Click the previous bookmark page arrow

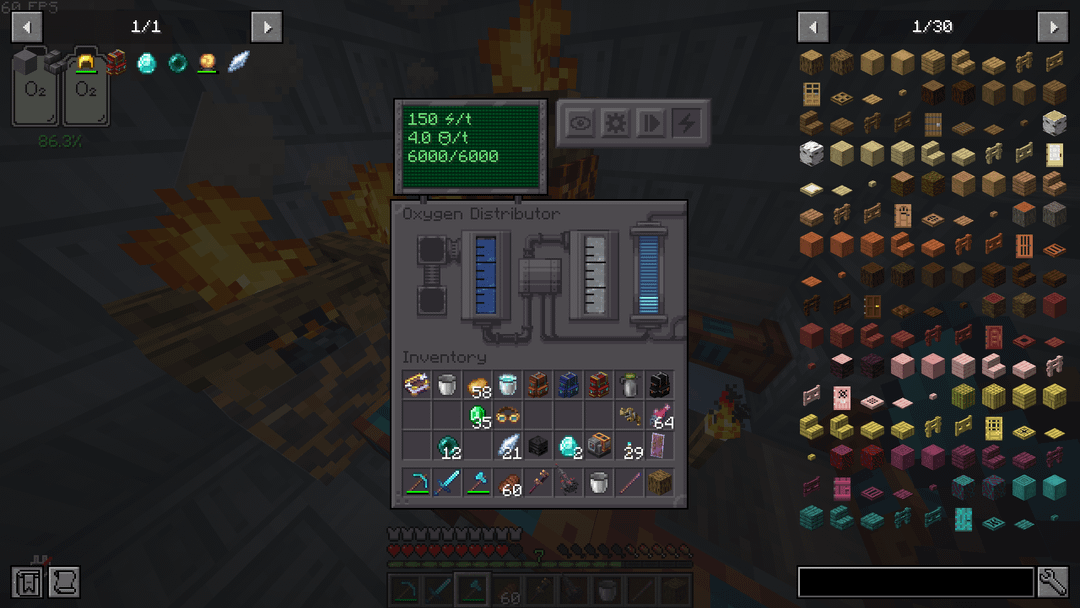pos(27,27)
